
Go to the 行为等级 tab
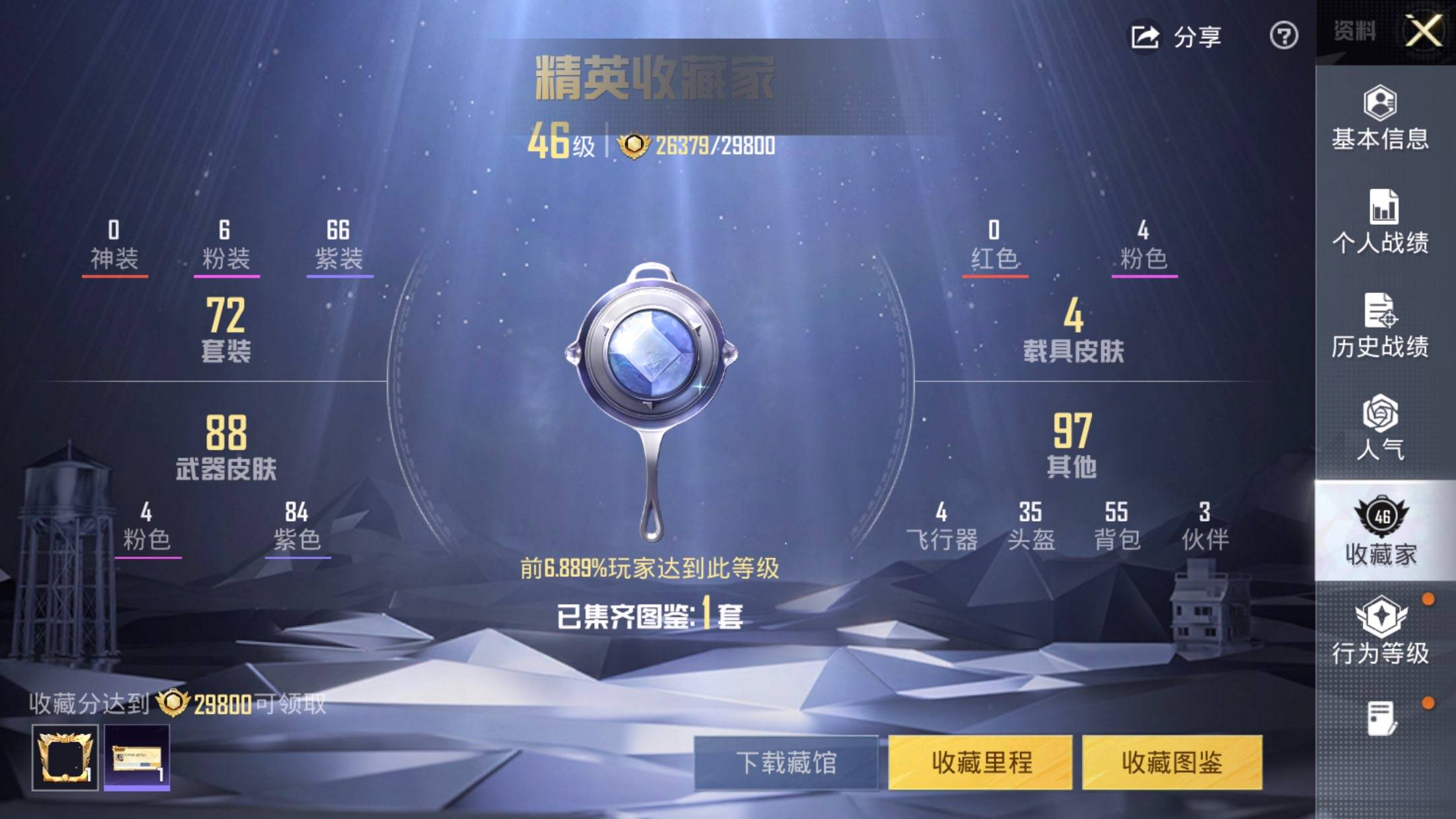point(1380,630)
